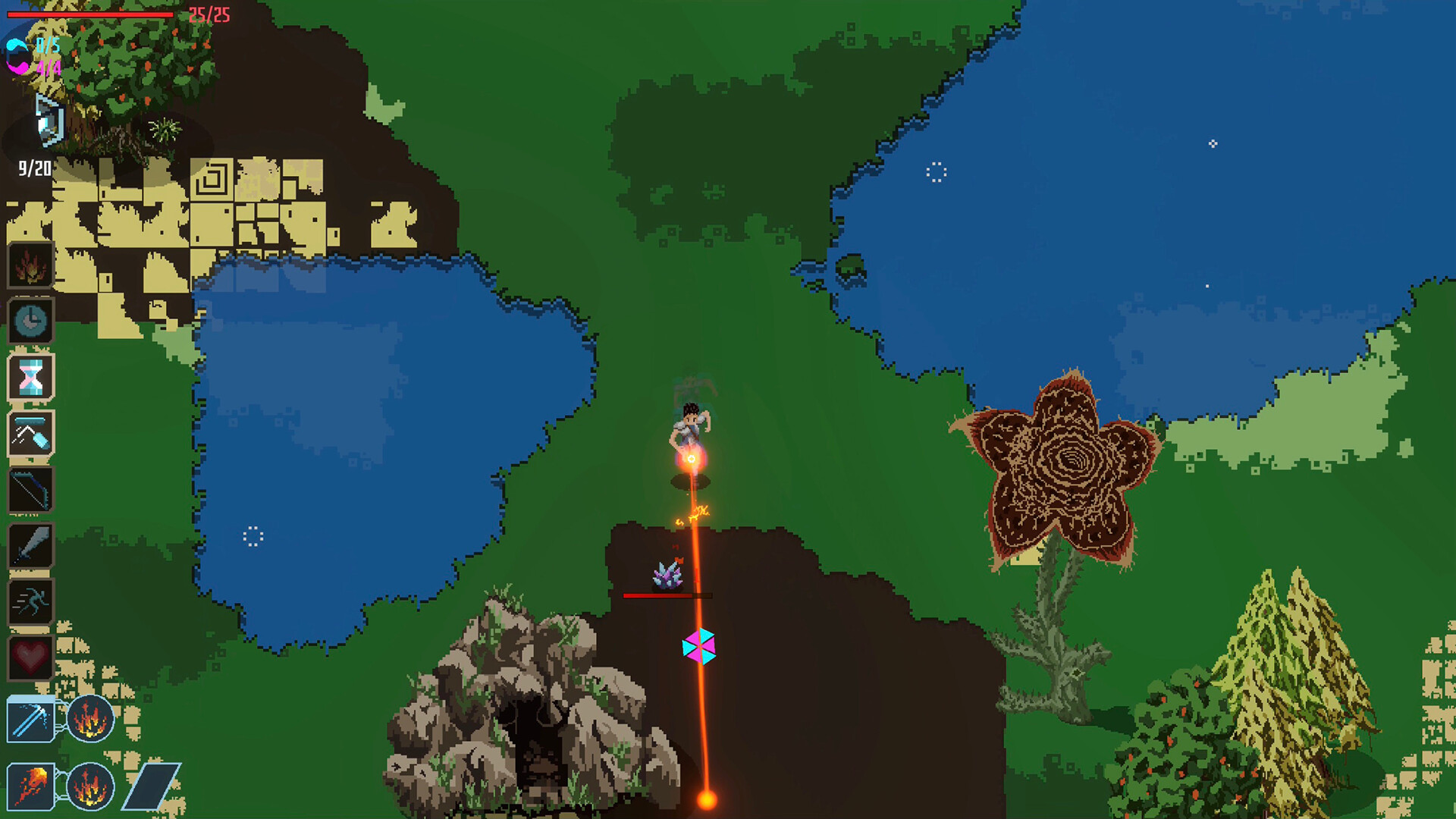Viewport: 1456px width, 819px height.
Task: Select the heart ability icon
Action: coord(32,658)
